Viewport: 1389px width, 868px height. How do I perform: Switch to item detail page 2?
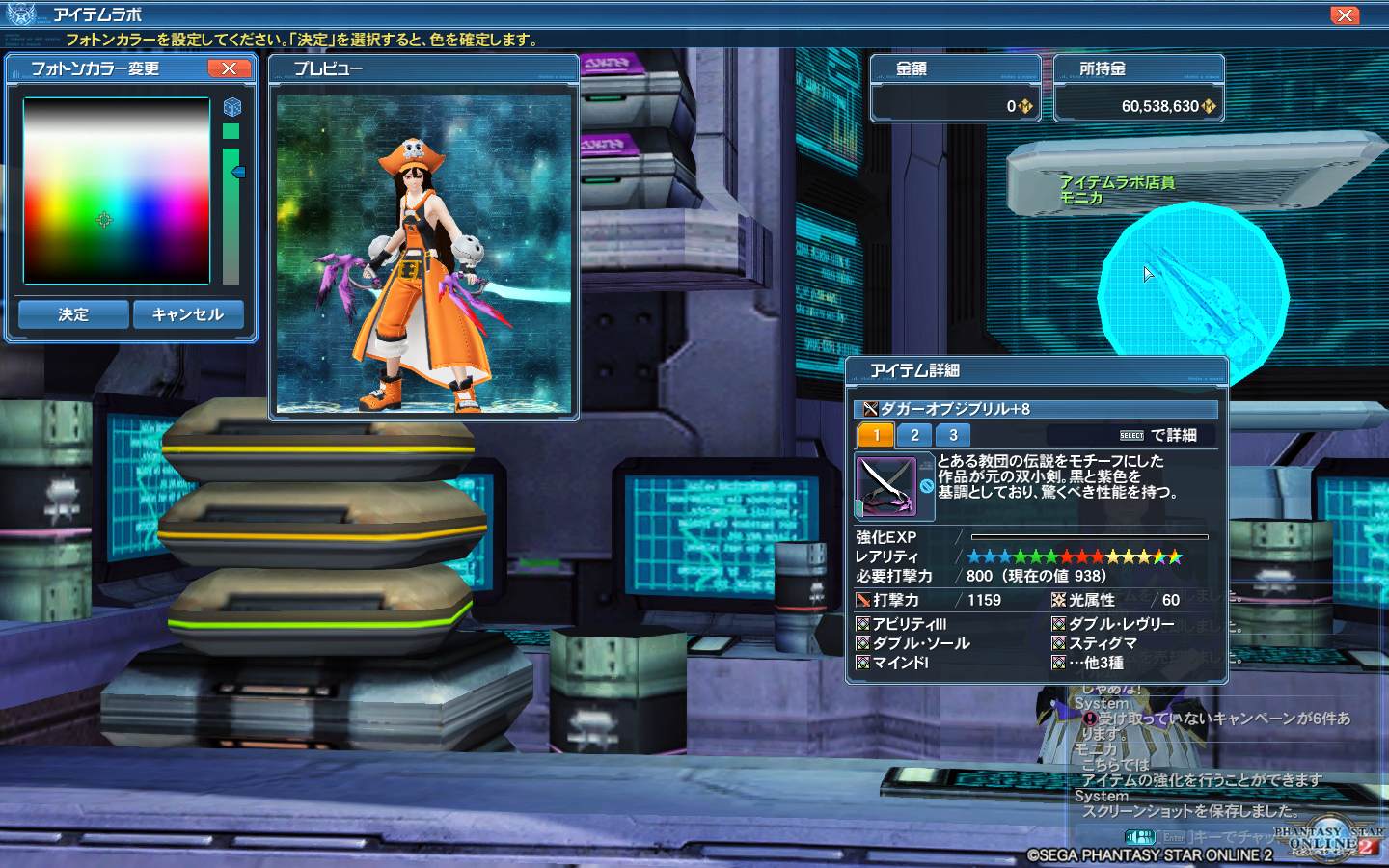(914, 435)
